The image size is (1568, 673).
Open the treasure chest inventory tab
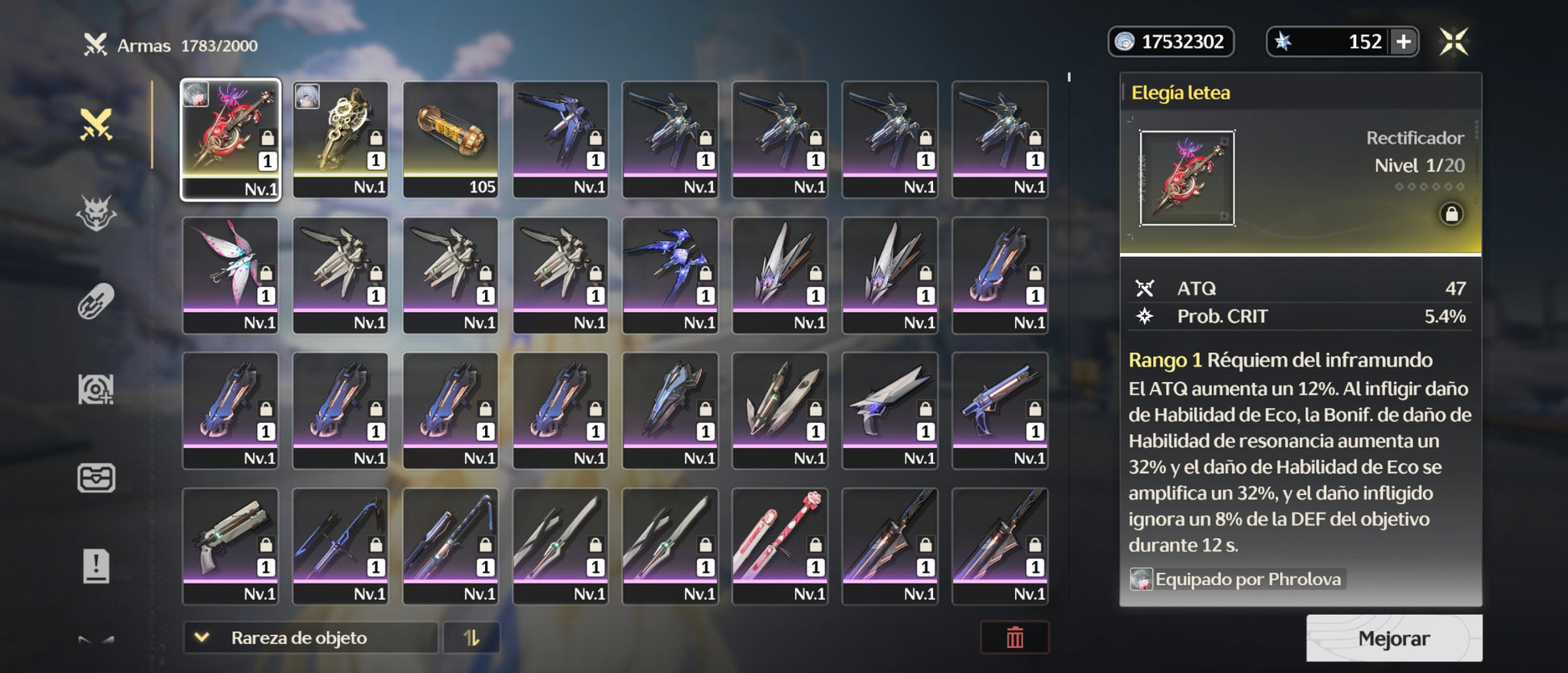click(96, 478)
